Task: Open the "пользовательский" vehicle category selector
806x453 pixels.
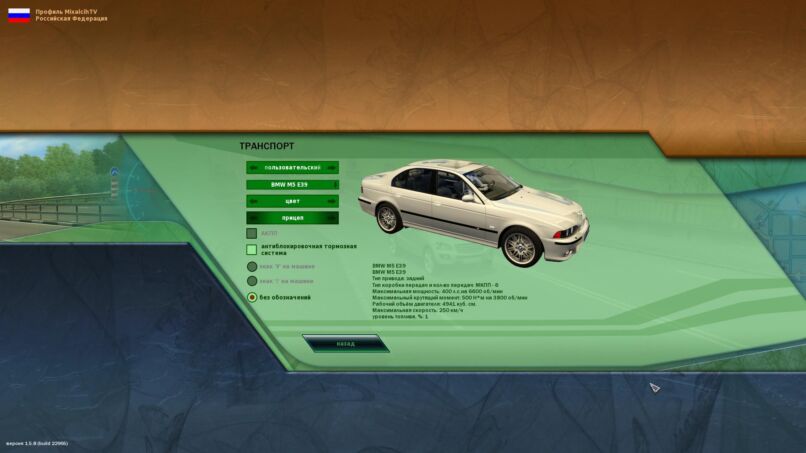Action: (x=292, y=168)
